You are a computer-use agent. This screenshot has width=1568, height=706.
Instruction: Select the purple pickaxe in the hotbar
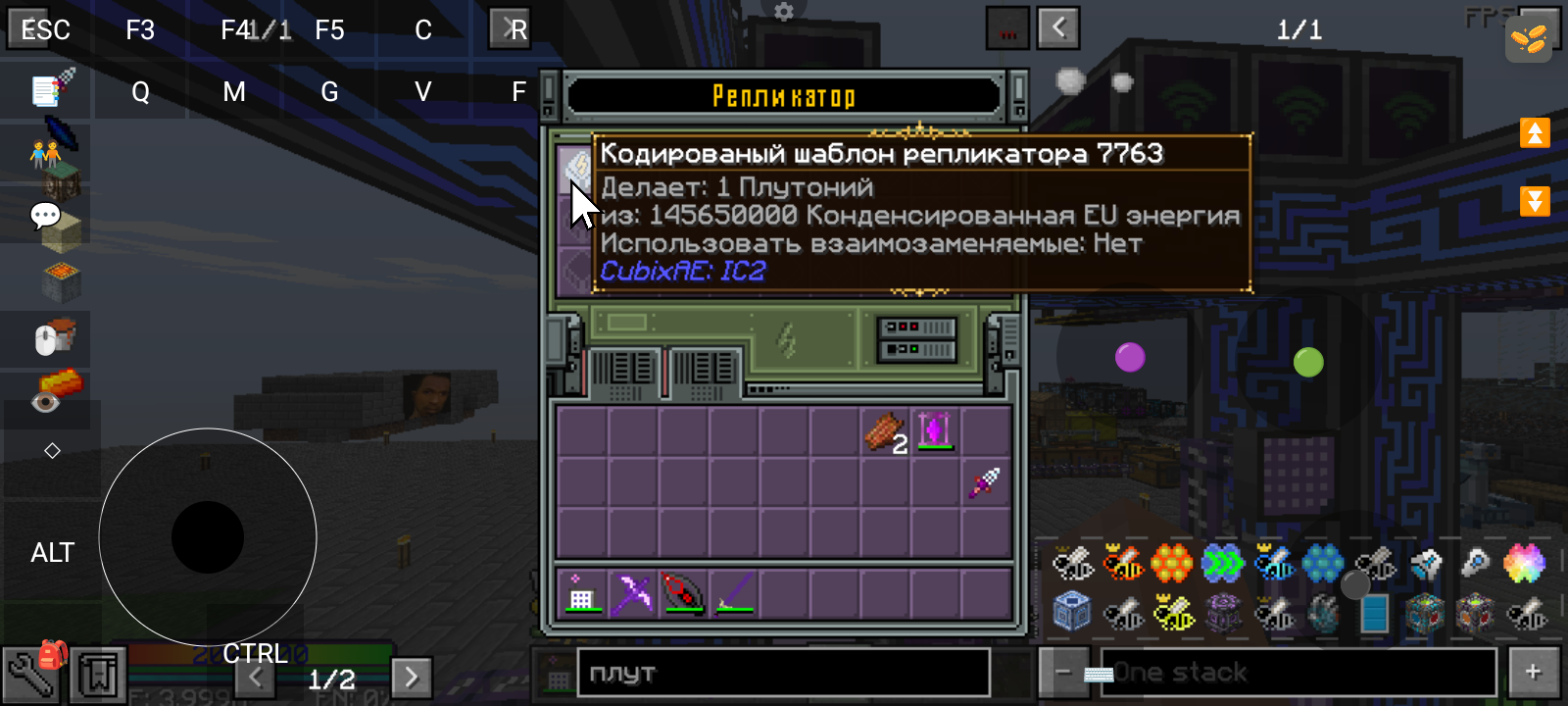[632, 594]
